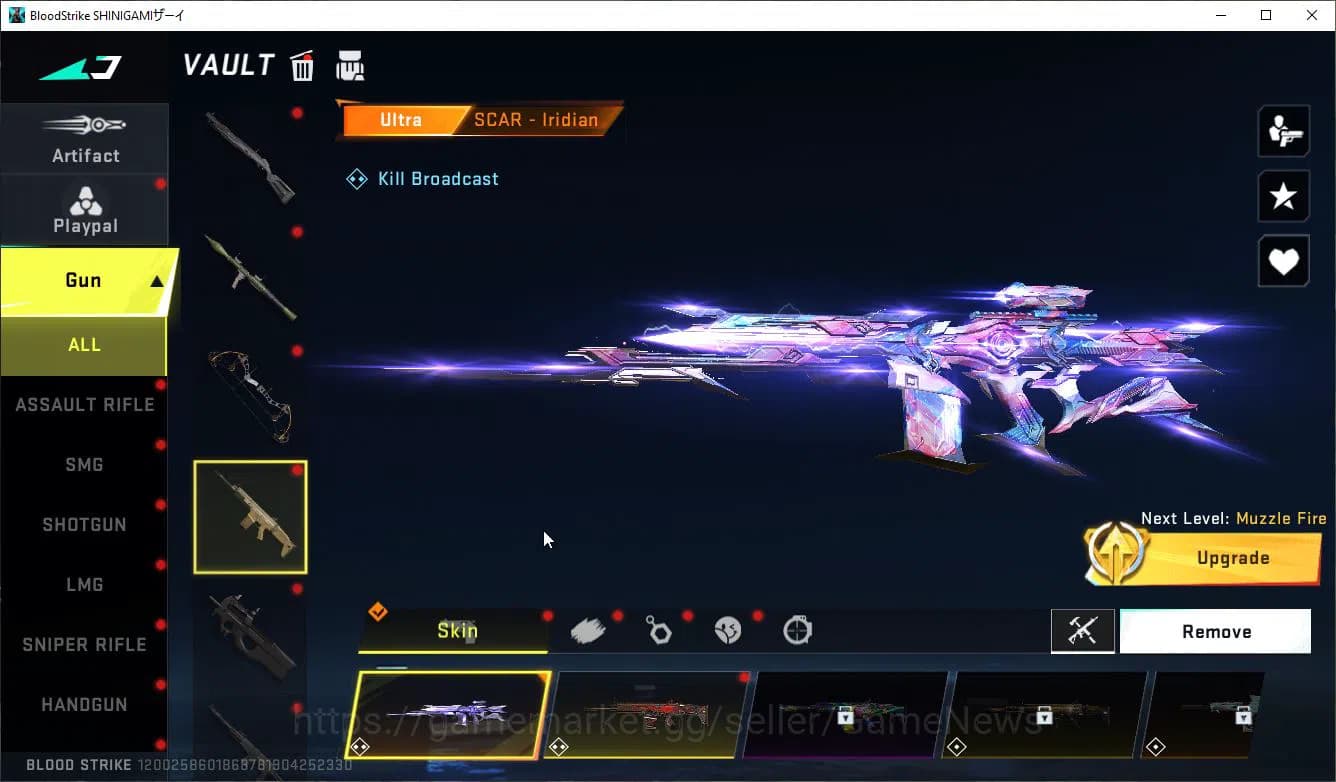Click the crossed rifles icon beside Remove
The height and width of the screenshot is (782, 1336).
click(1083, 631)
